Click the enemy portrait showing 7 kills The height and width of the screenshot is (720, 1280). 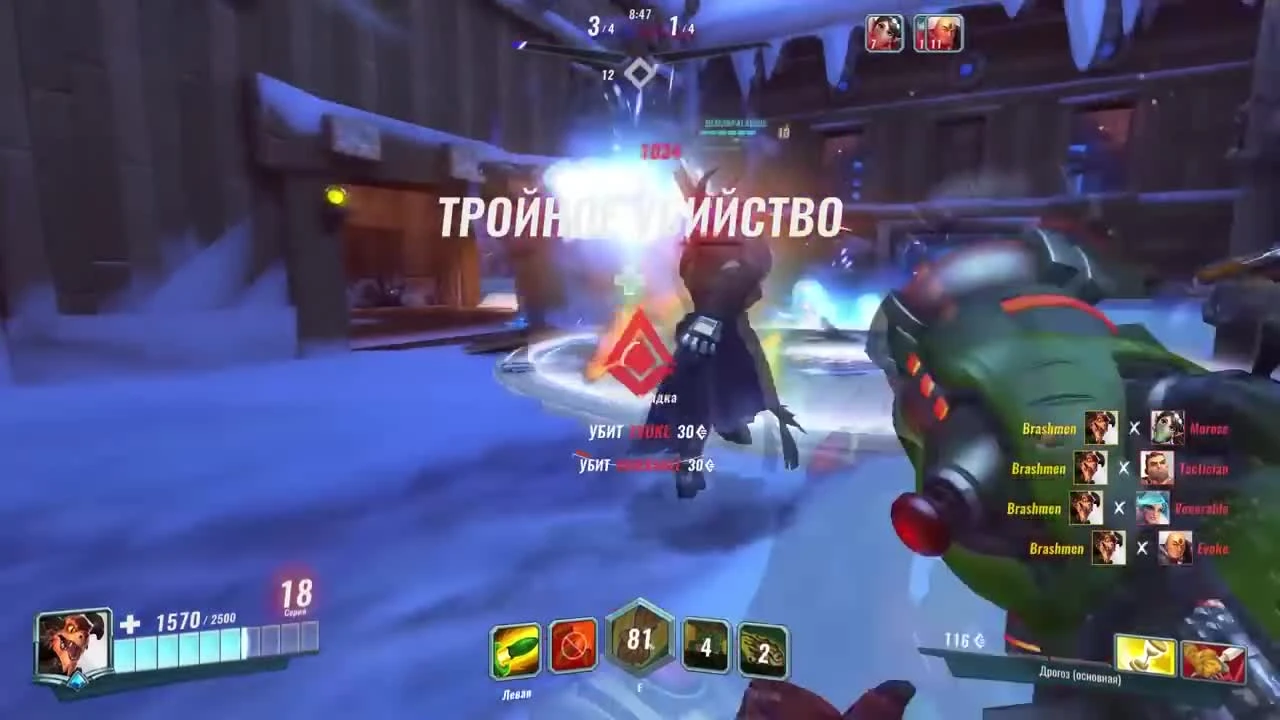[x=883, y=33]
